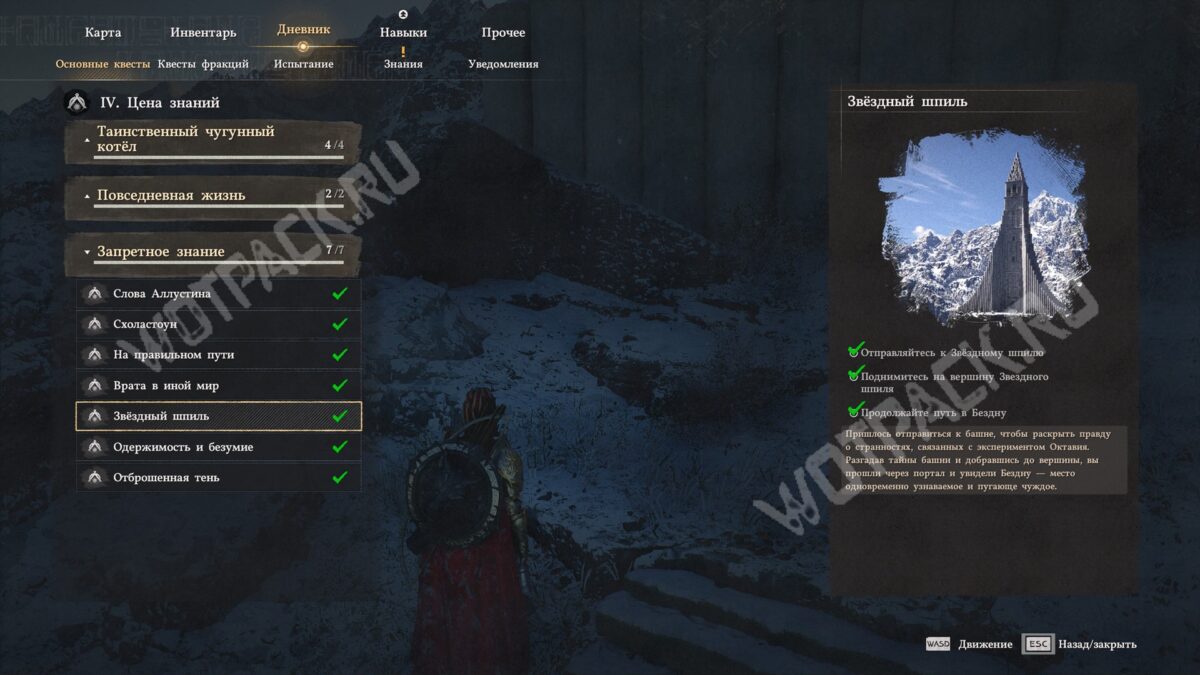Switch to the Прочее tab

click(503, 33)
